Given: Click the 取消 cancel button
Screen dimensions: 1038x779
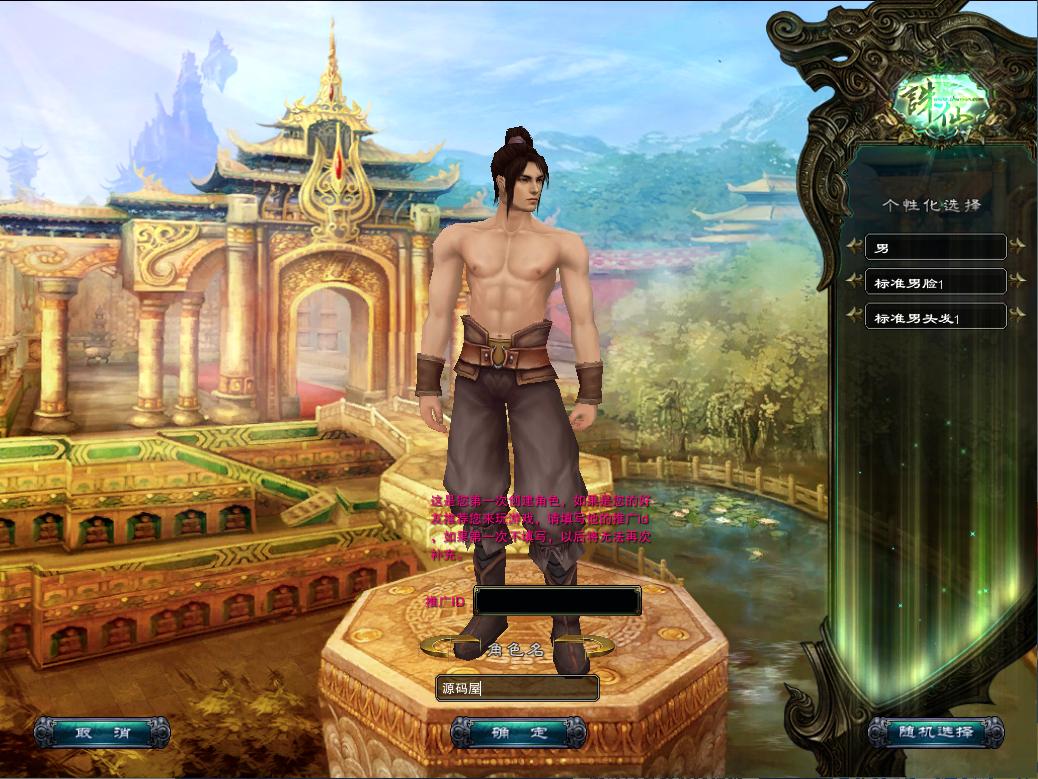Looking at the screenshot, I should point(102,732).
